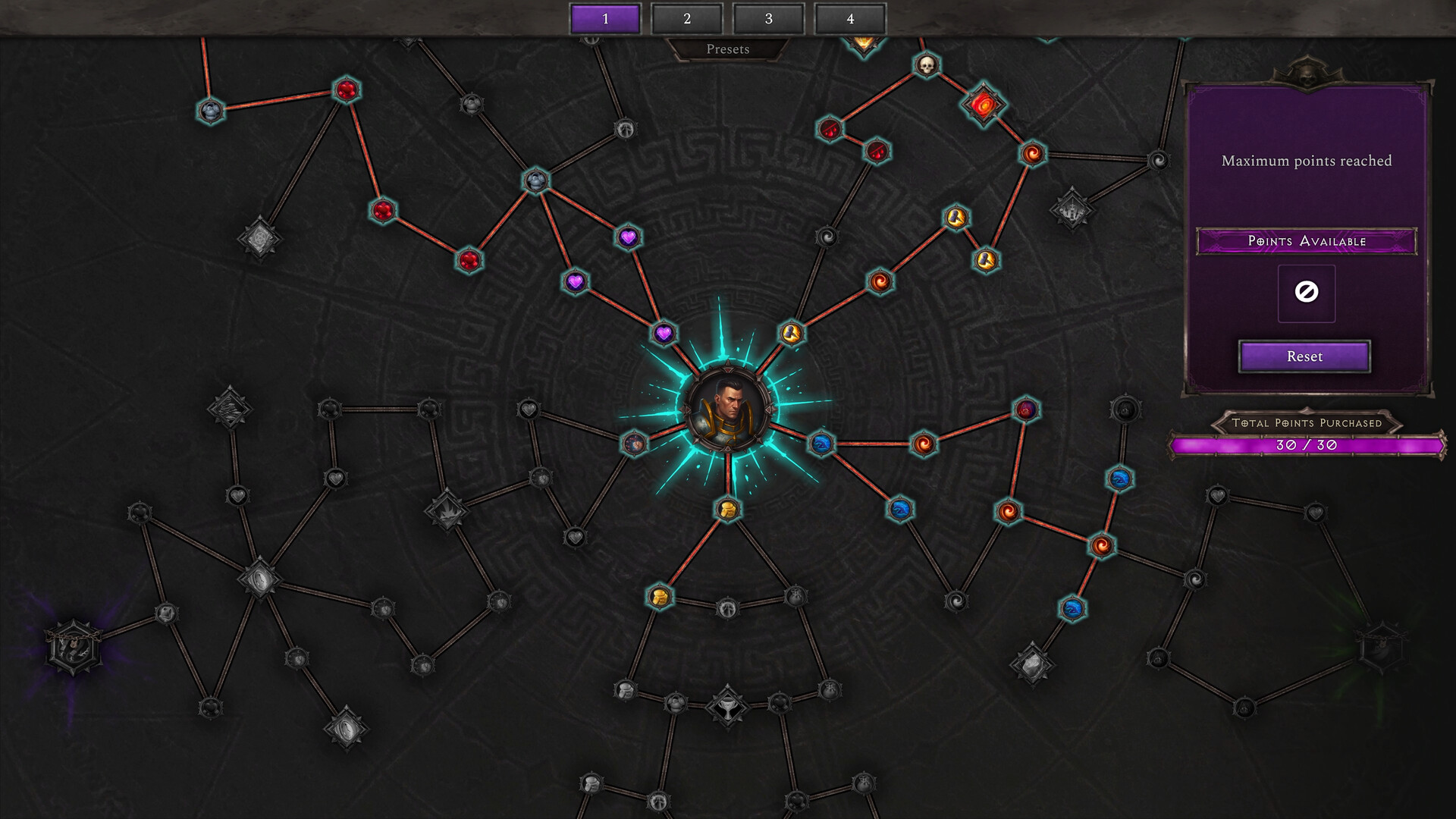Choose the golden gauntlet node below the portrait

click(727, 510)
